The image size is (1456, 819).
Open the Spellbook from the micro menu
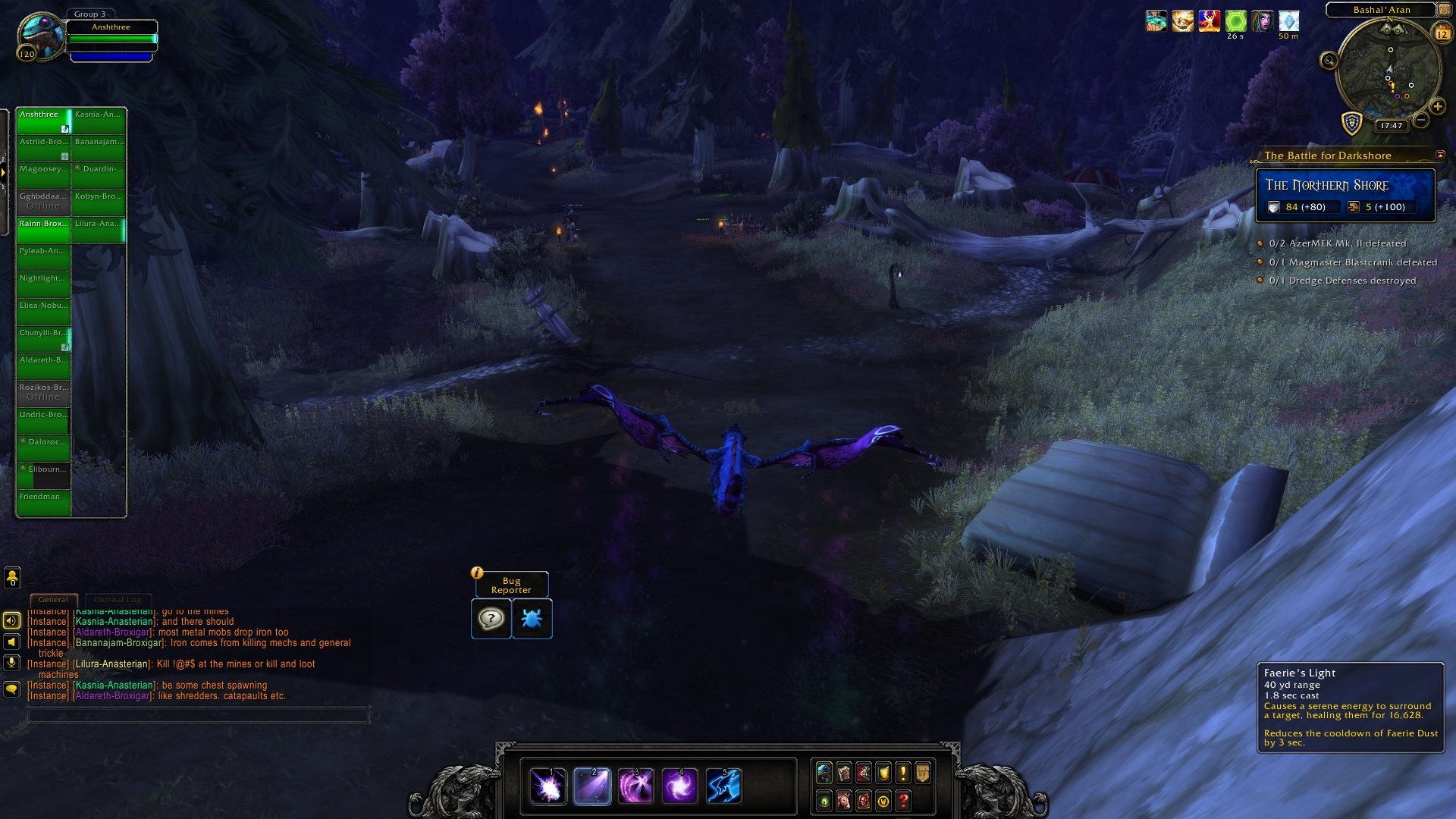pos(843,773)
